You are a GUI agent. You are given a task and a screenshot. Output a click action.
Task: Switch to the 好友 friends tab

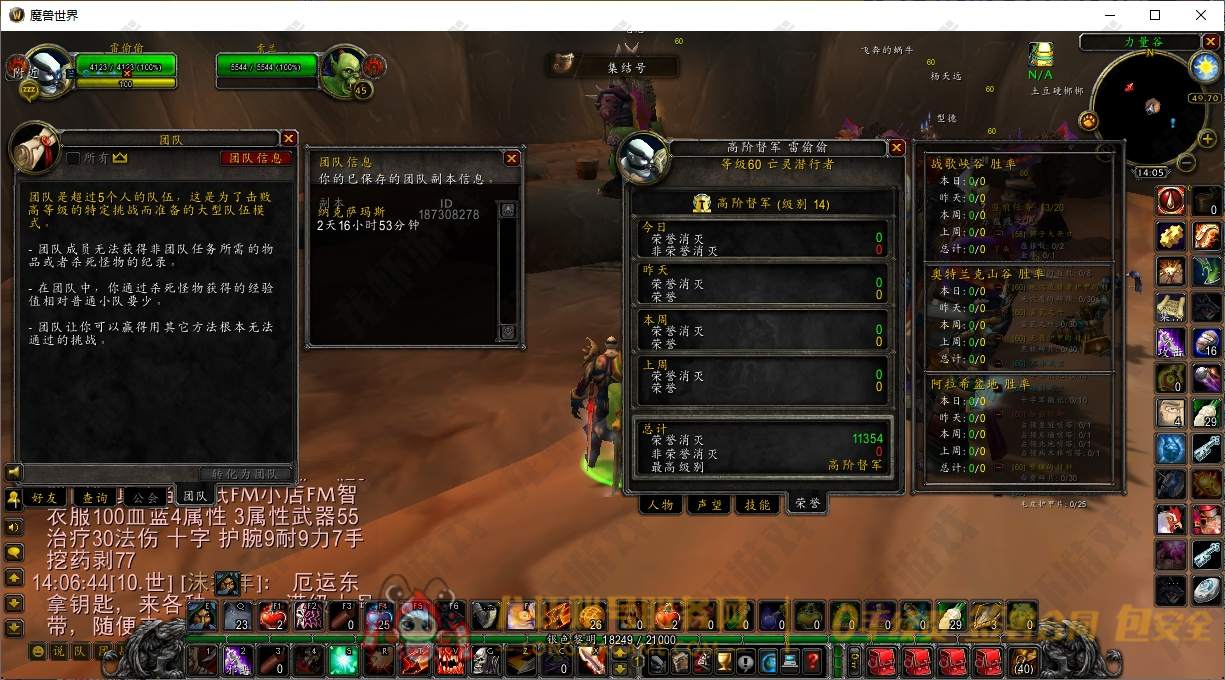[x=46, y=496]
